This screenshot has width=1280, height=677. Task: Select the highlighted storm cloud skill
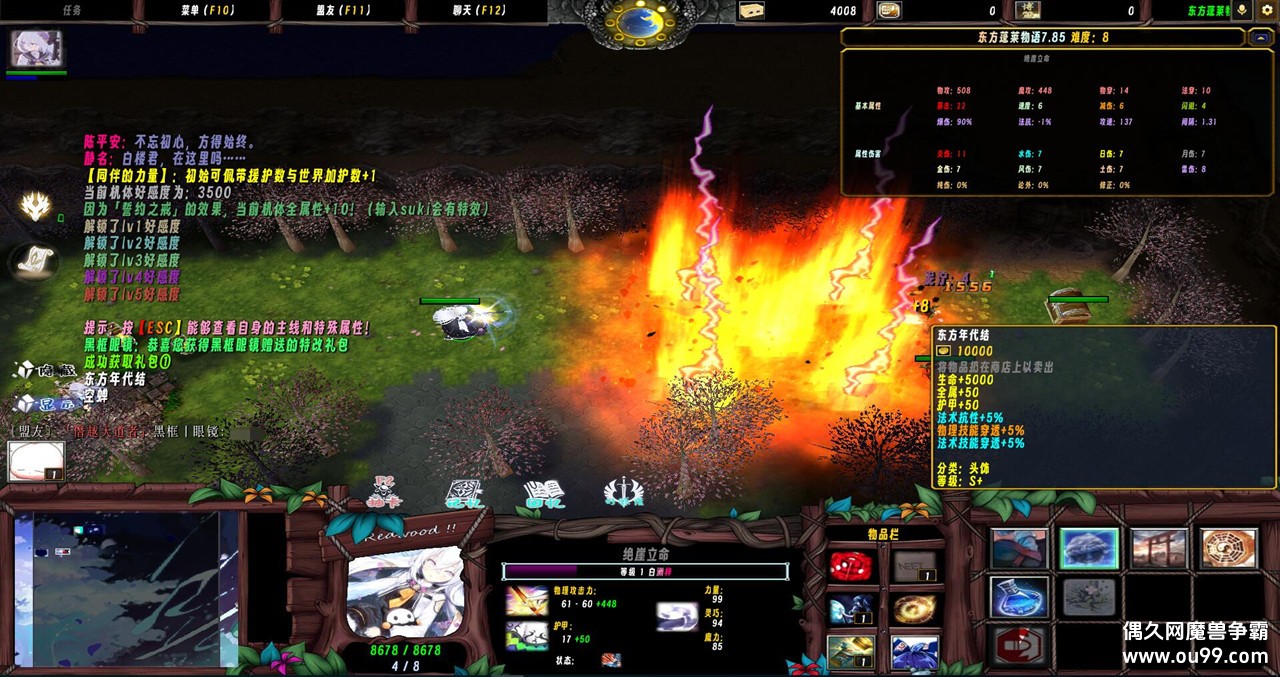[1089, 549]
